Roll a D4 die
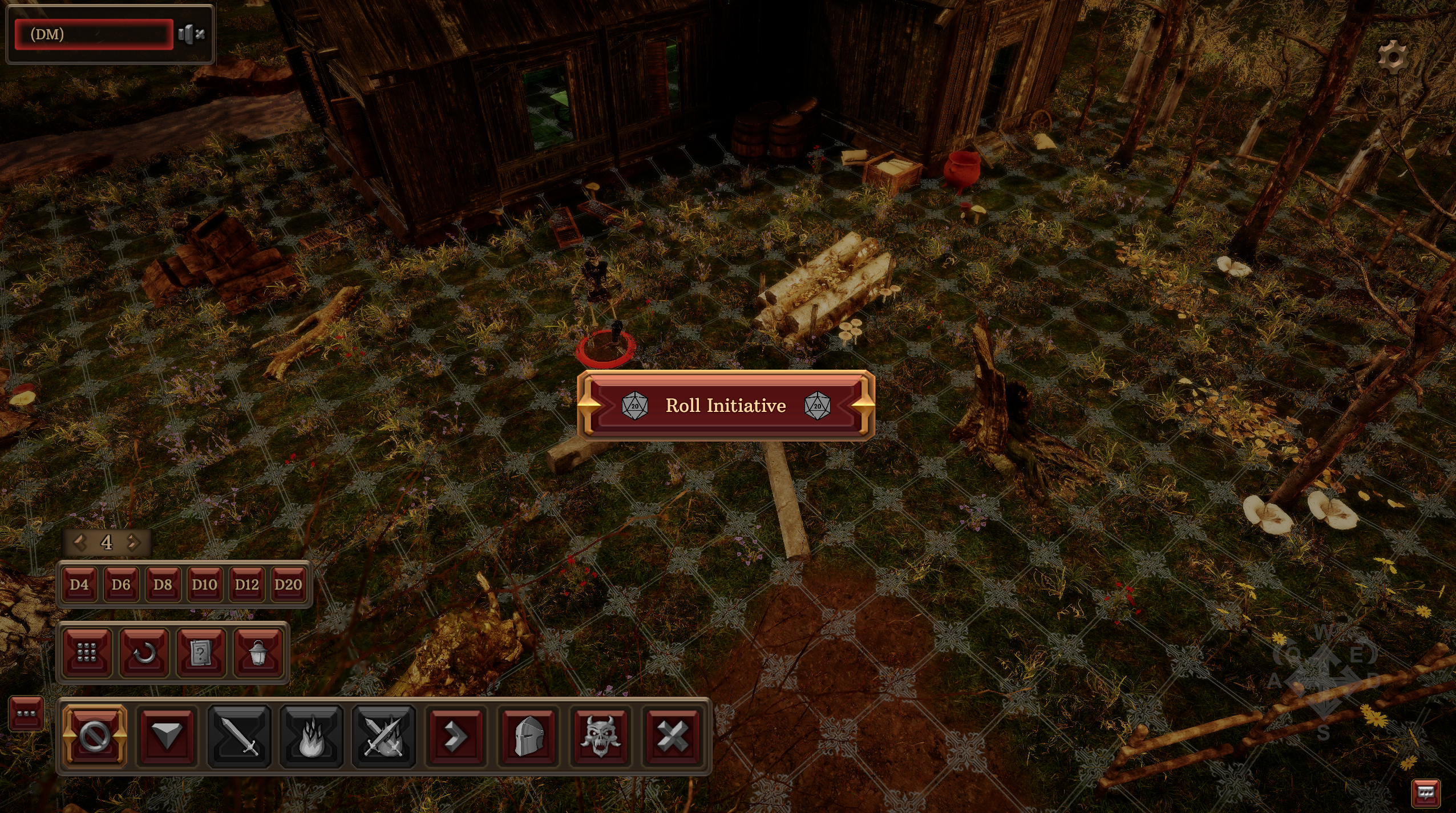This screenshot has width=1456, height=813. click(79, 584)
